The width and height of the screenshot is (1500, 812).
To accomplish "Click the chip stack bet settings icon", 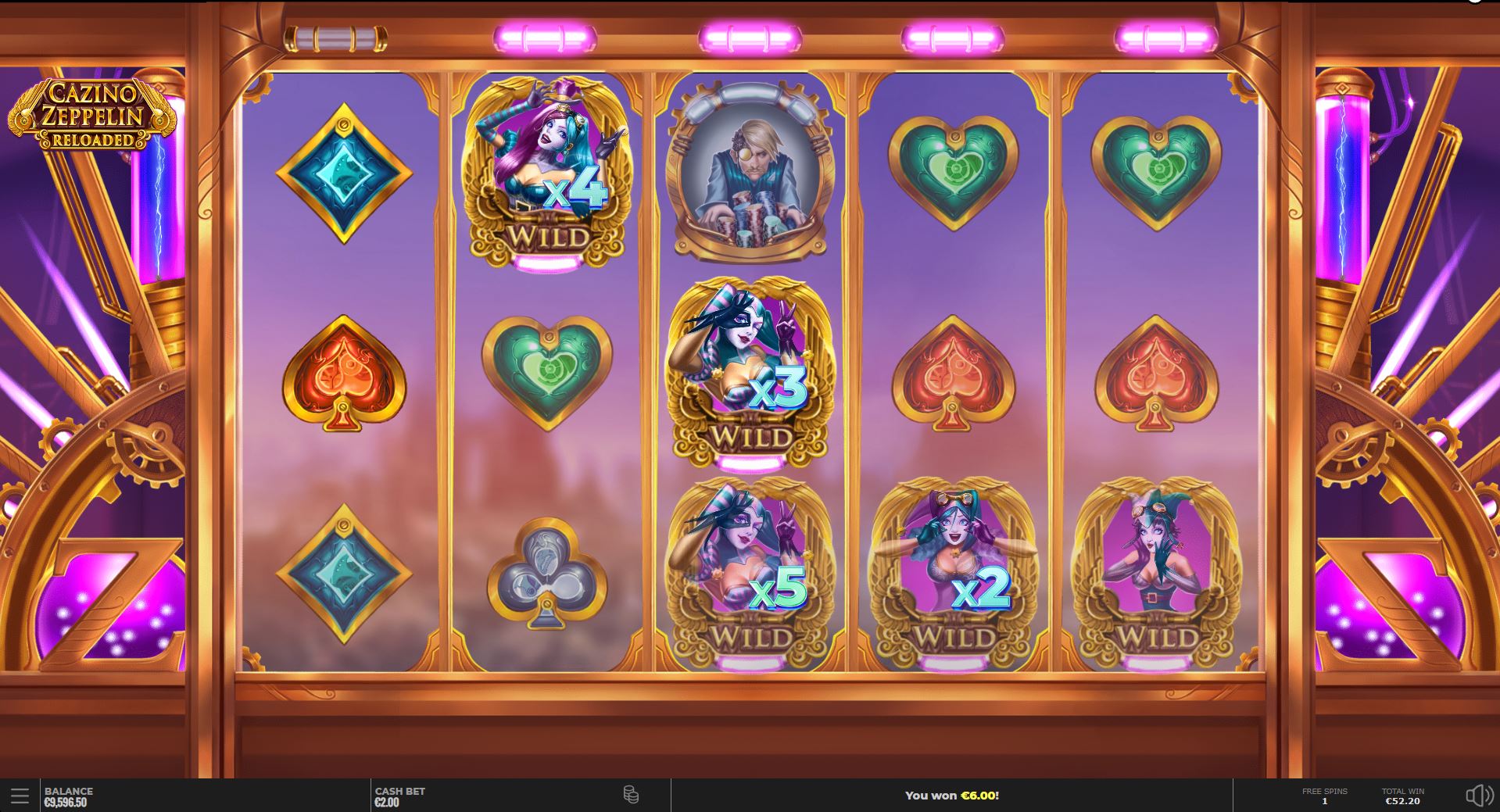I will [630, 795].
